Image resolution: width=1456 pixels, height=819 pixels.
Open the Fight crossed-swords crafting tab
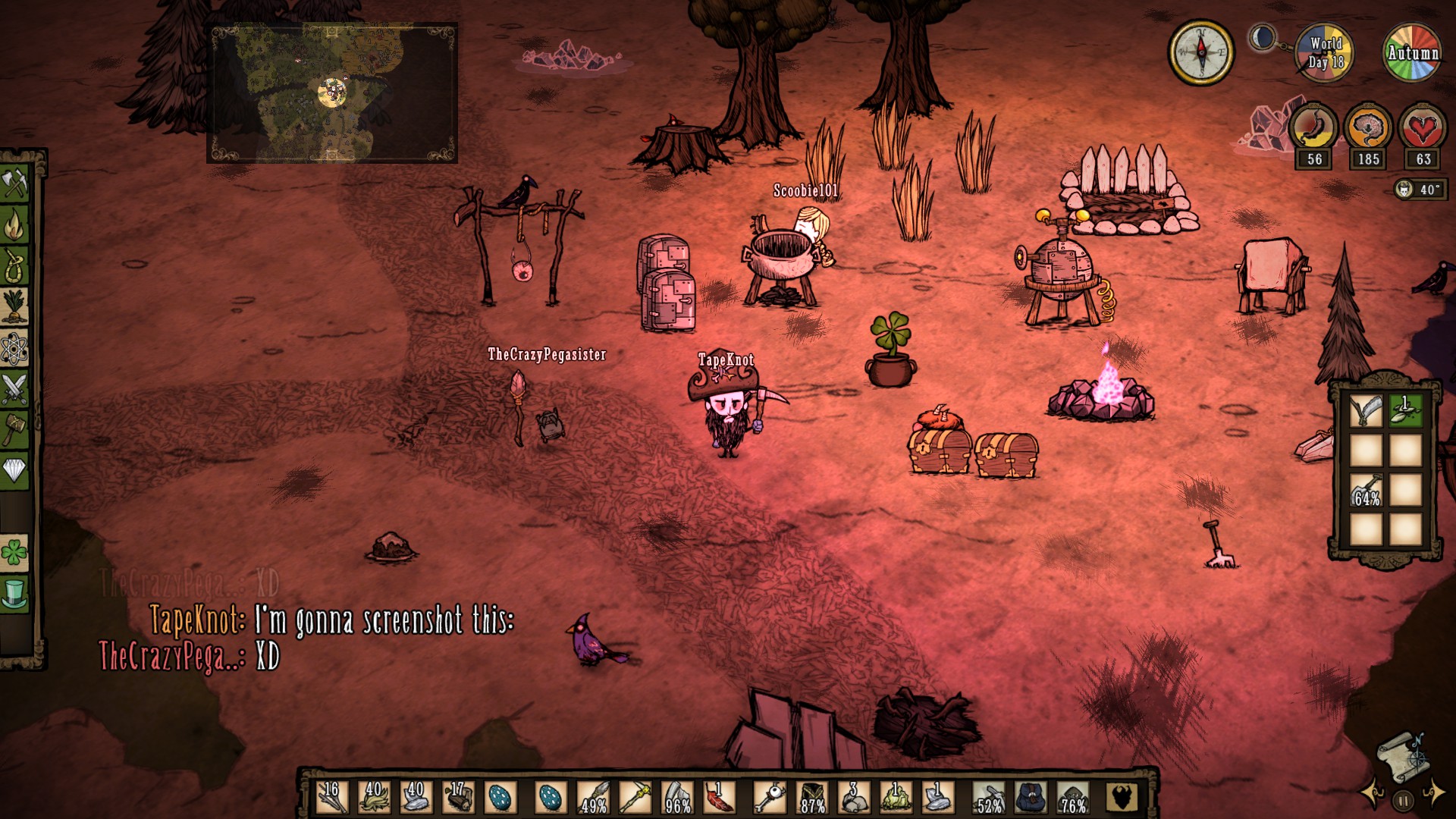tap(15, 389)
